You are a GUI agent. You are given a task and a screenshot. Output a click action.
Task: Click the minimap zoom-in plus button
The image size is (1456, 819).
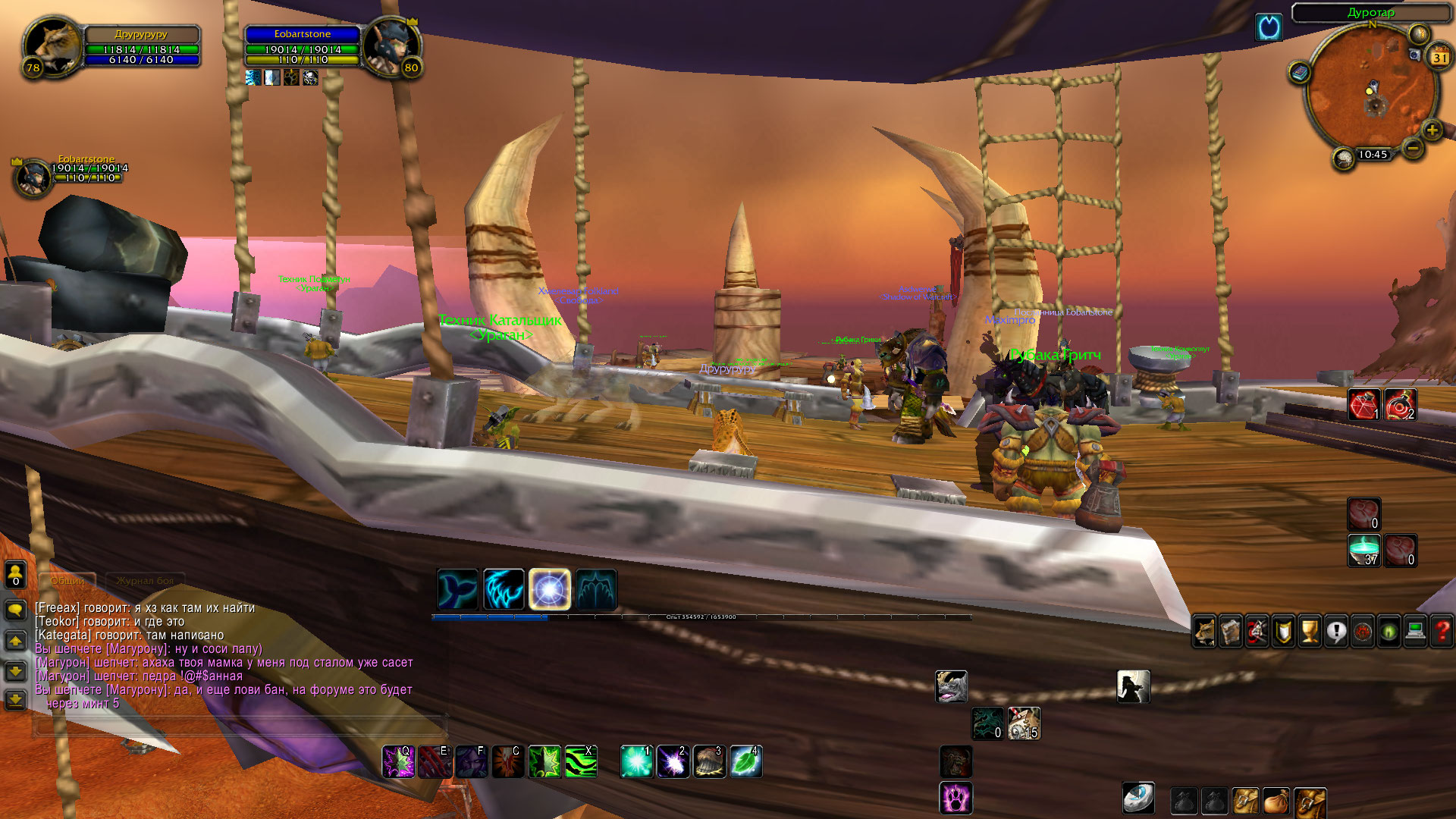point(1432,130)
